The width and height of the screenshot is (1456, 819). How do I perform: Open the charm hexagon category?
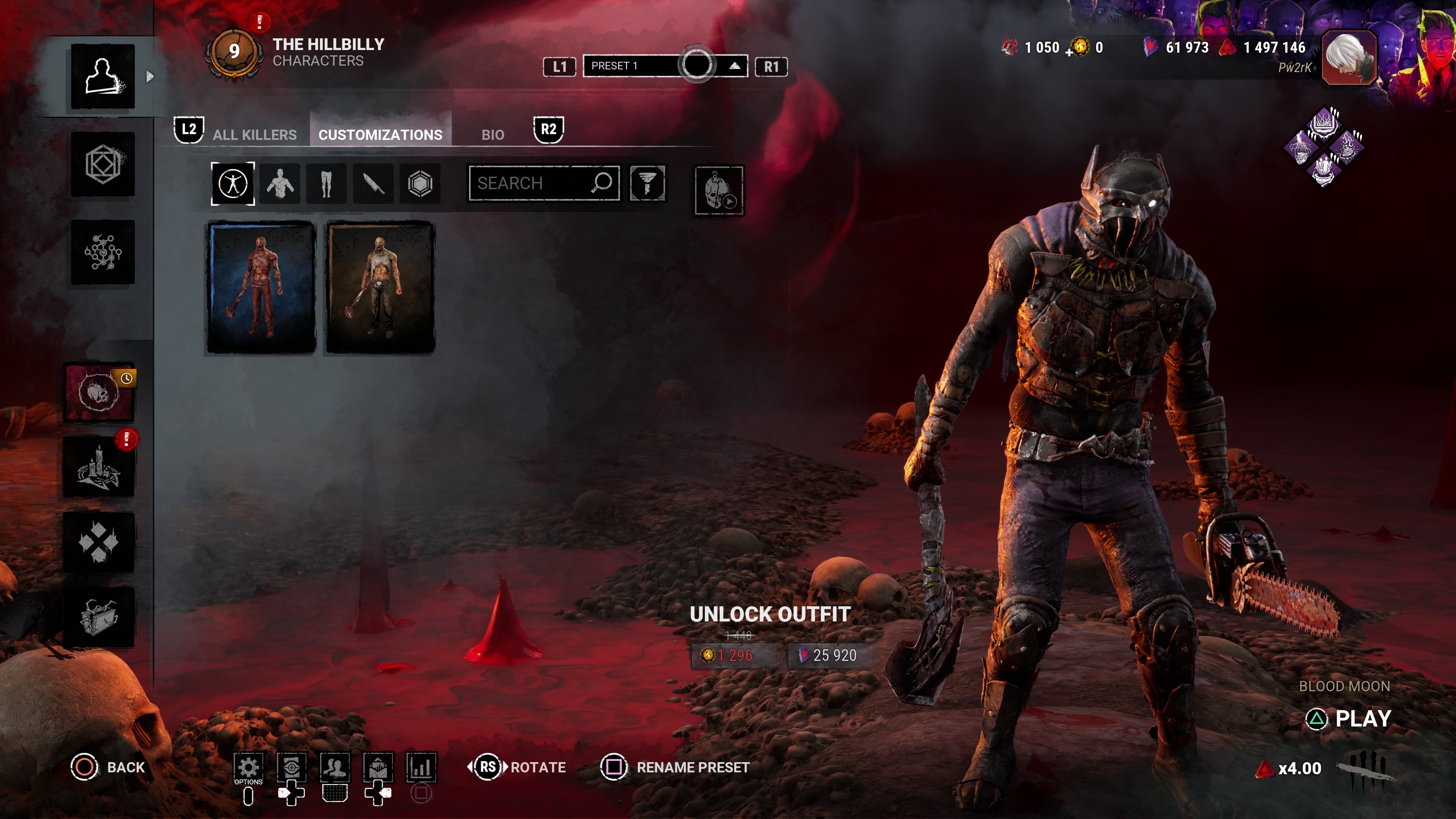coord(420,184)
